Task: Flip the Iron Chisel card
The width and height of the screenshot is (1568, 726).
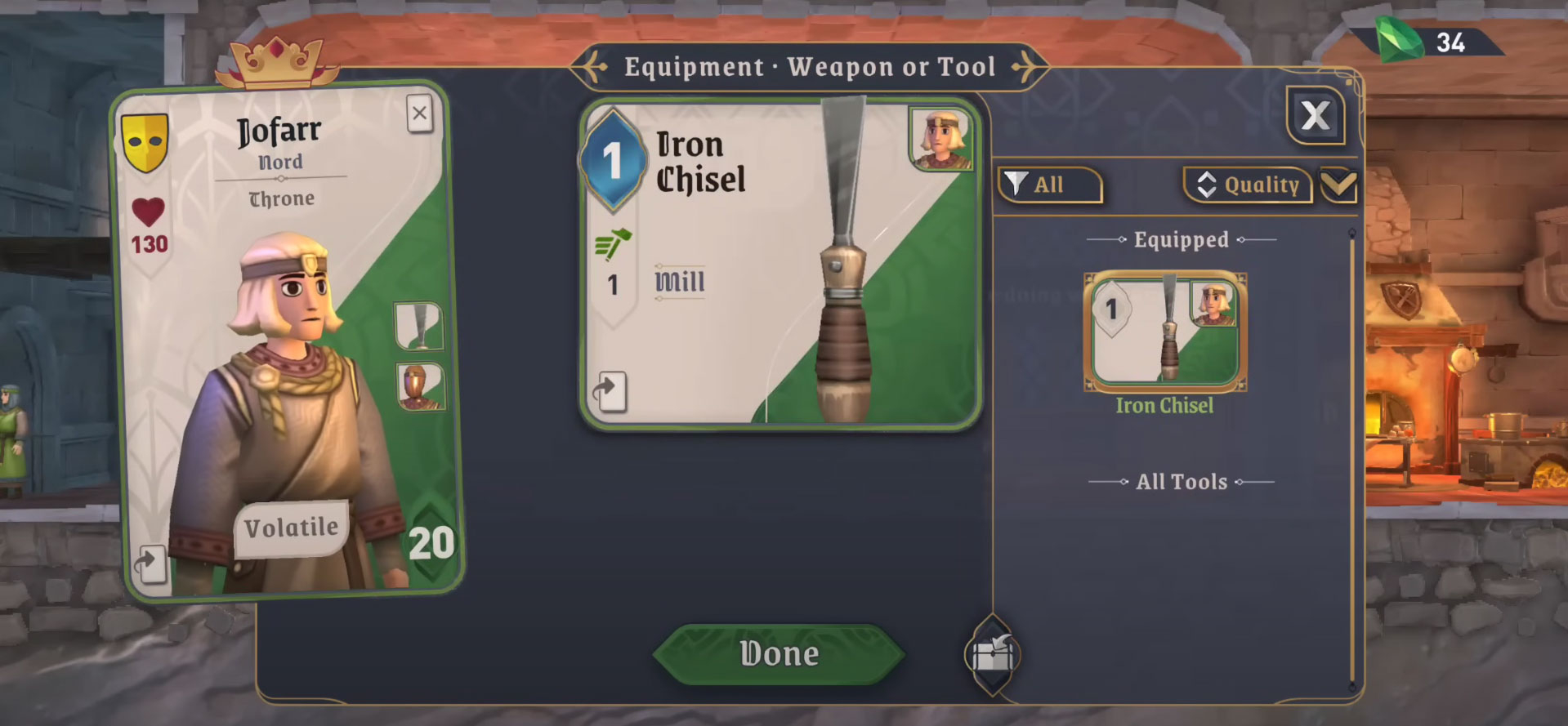Action: 609,391
